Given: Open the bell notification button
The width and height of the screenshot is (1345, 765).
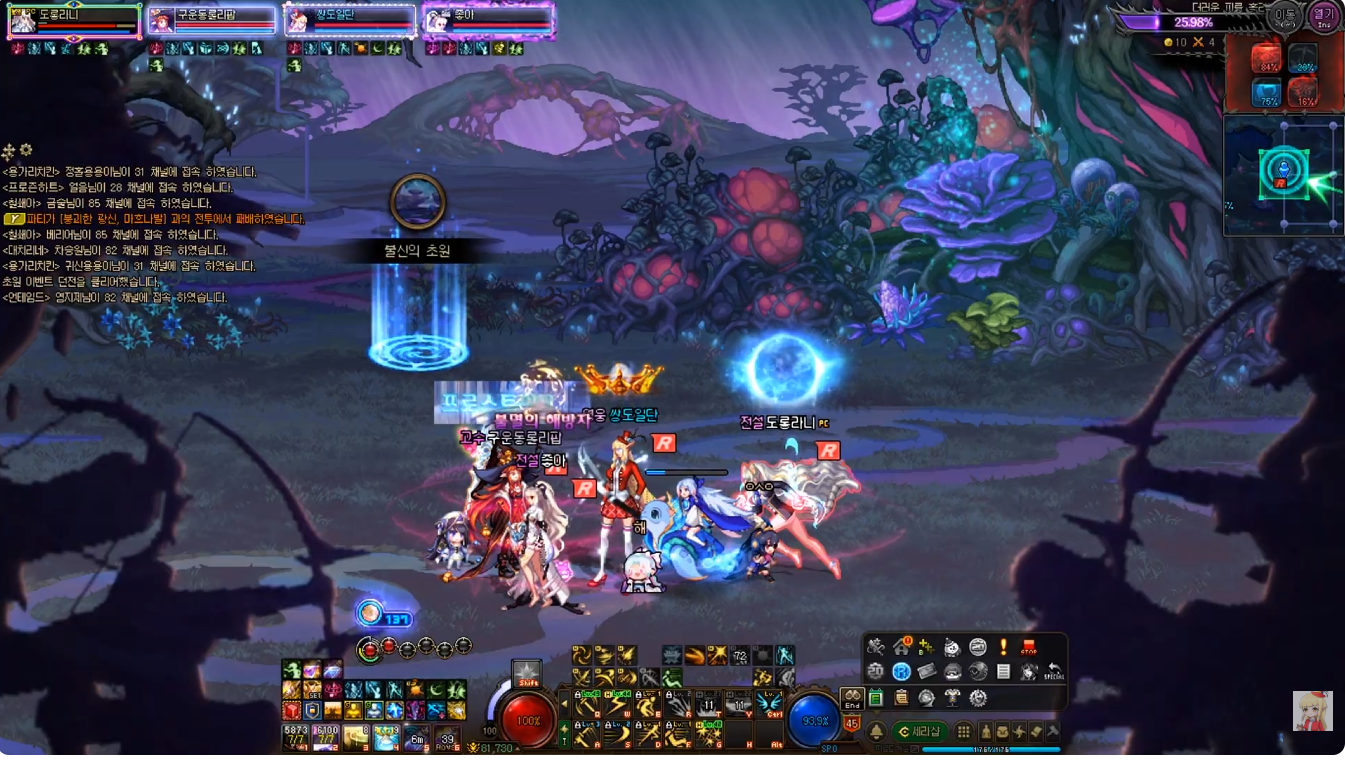Looking at the screenshot, I should (876, 732).
